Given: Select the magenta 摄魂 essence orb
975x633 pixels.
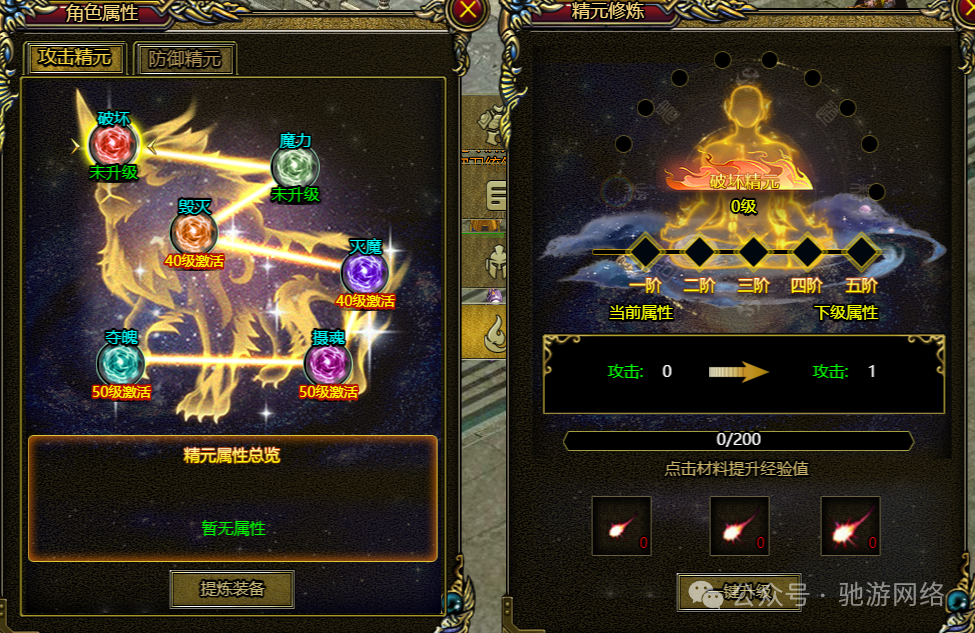Looking at the screenshot, I should pos(328,363).
